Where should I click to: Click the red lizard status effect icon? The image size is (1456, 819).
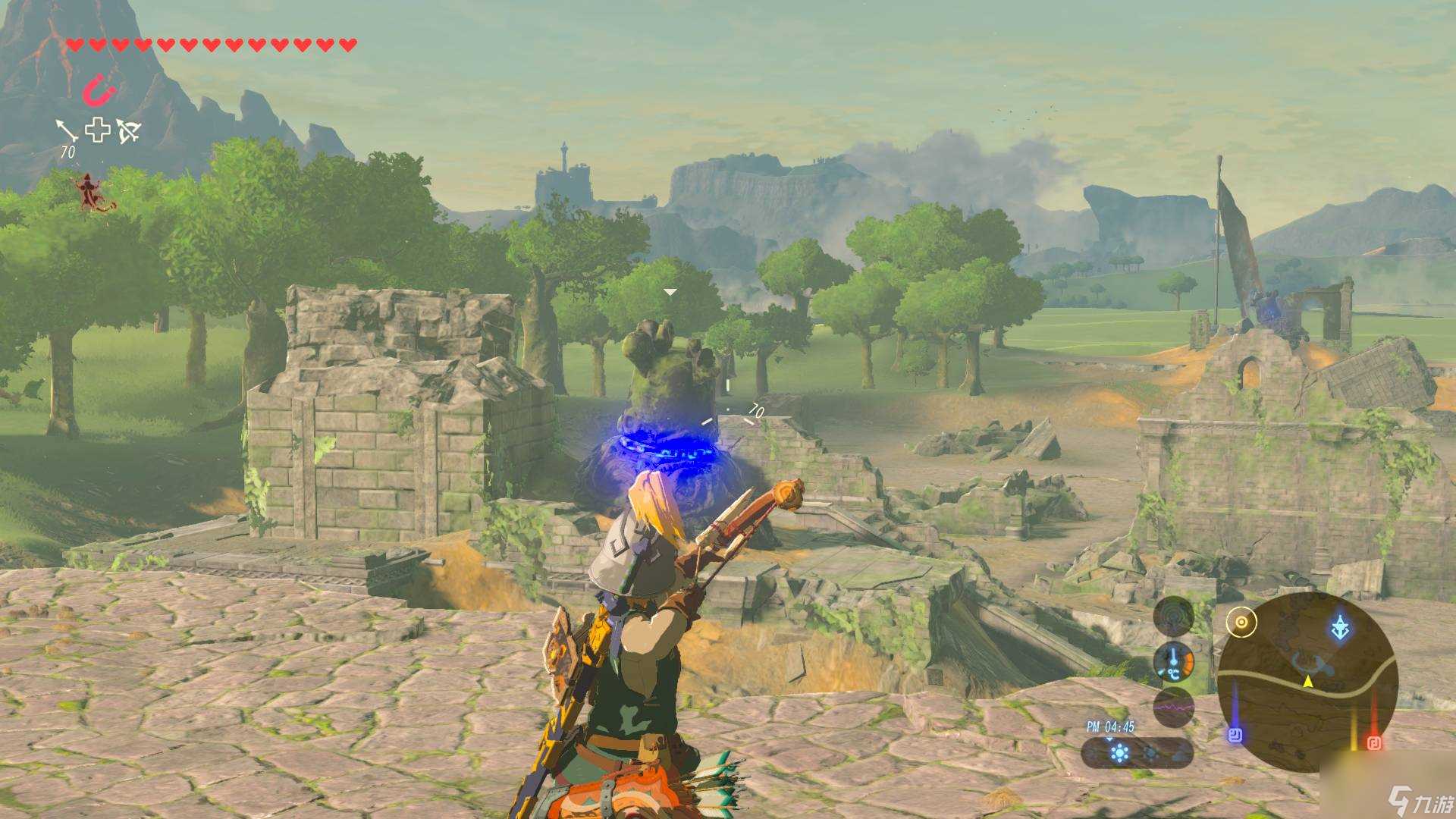click(x=93, y=192)
